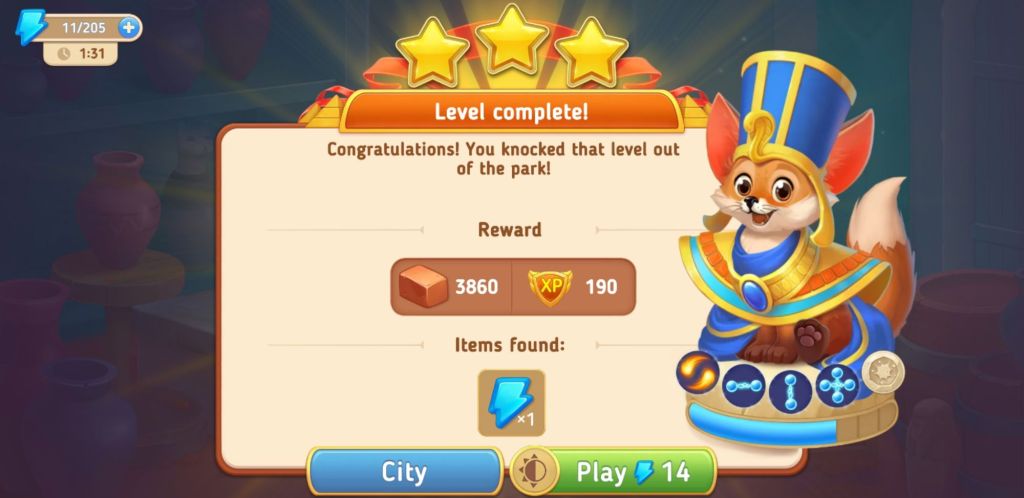The image size is (1024, 498).
Task: Toggle the sun-moon icon beside Play
Action: coord(534,472)
